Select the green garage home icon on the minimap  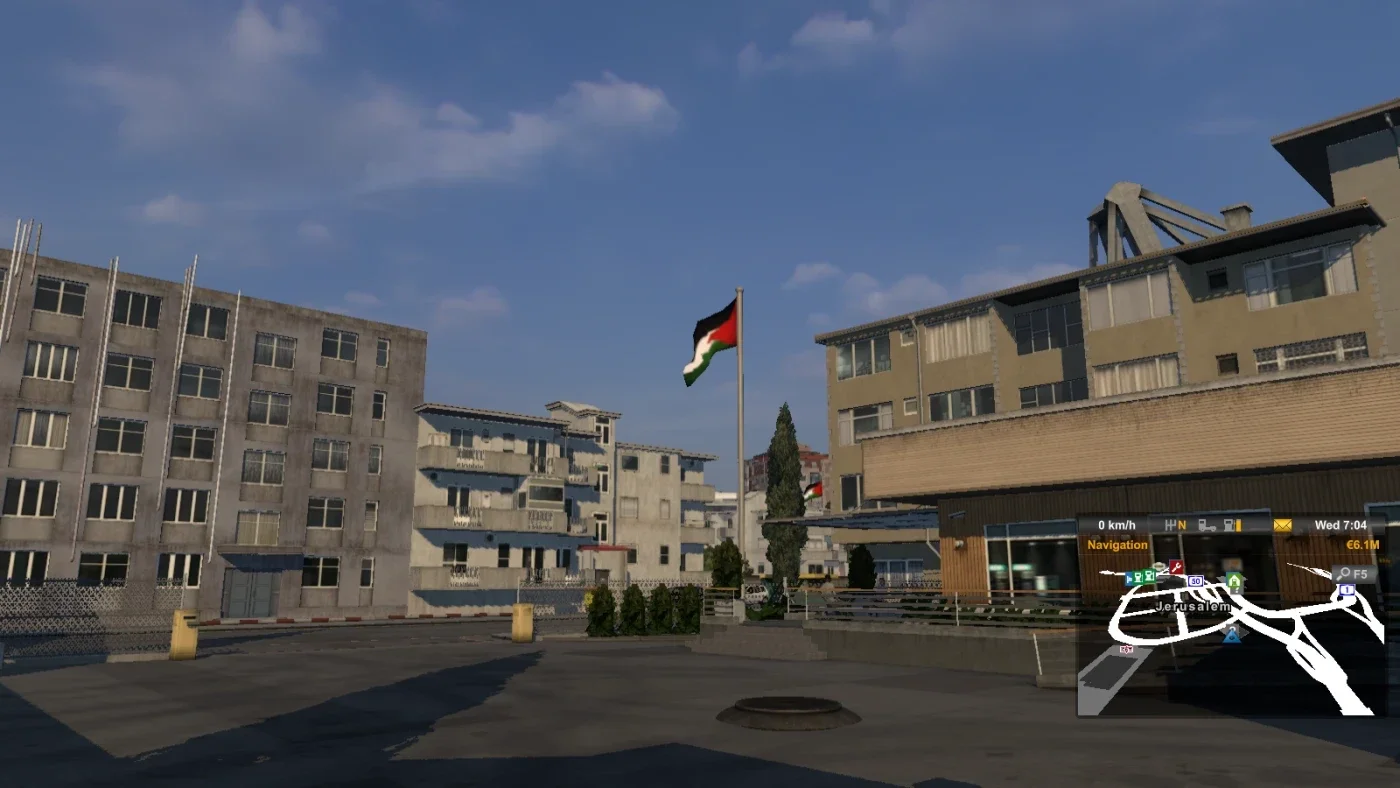pos(1234,581)
